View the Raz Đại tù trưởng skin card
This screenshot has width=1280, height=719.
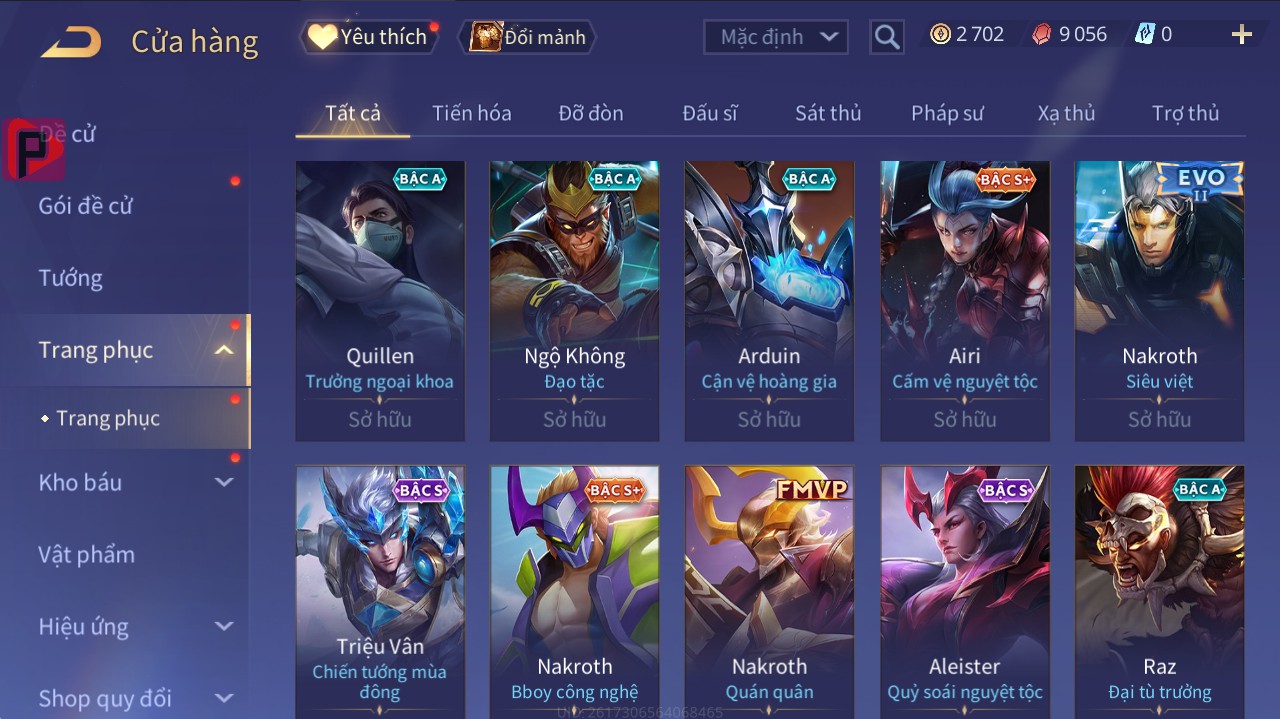[x=1159, y=592]
